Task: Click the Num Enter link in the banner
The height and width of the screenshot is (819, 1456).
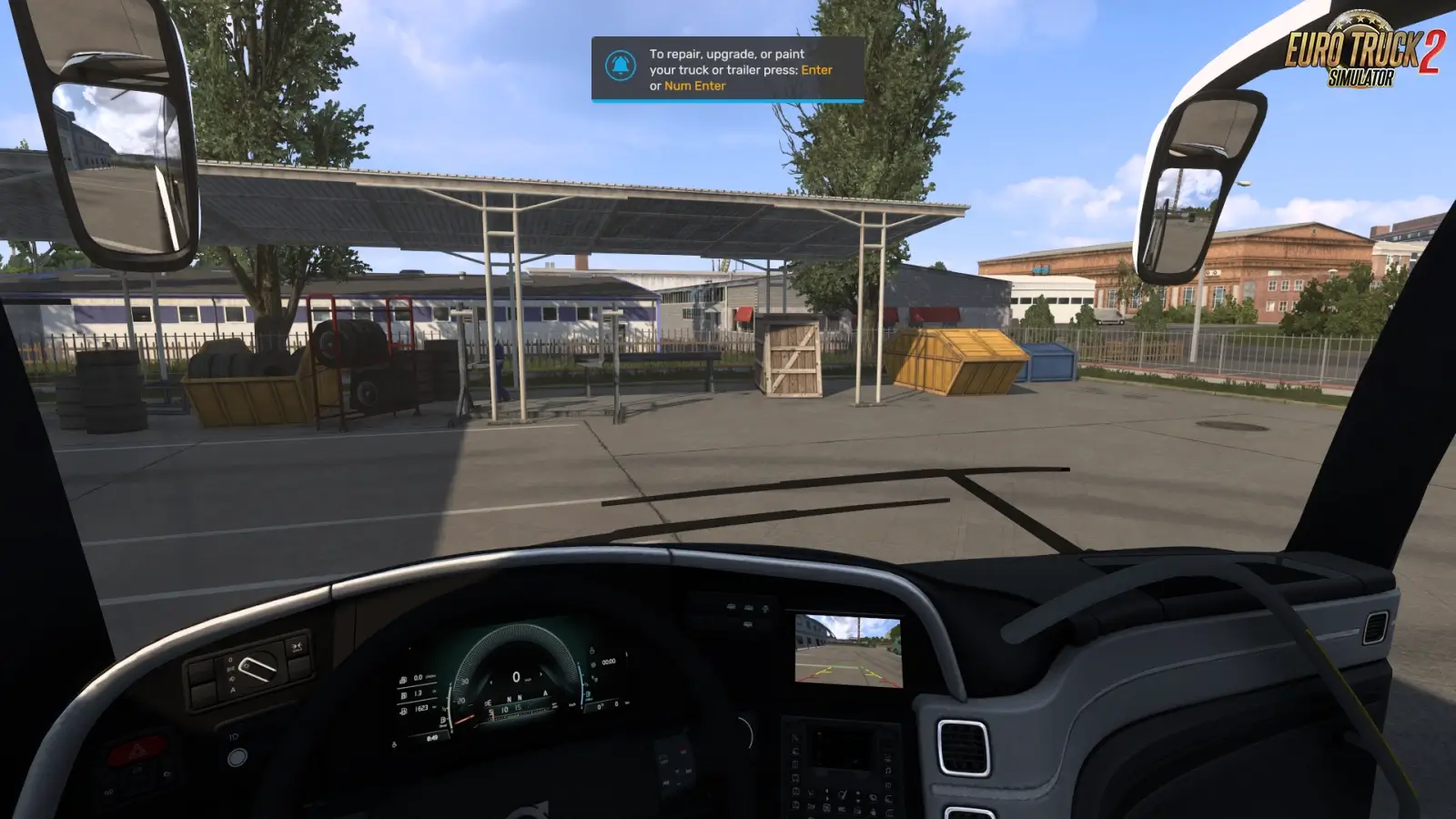Action: [x=694, y=86]
